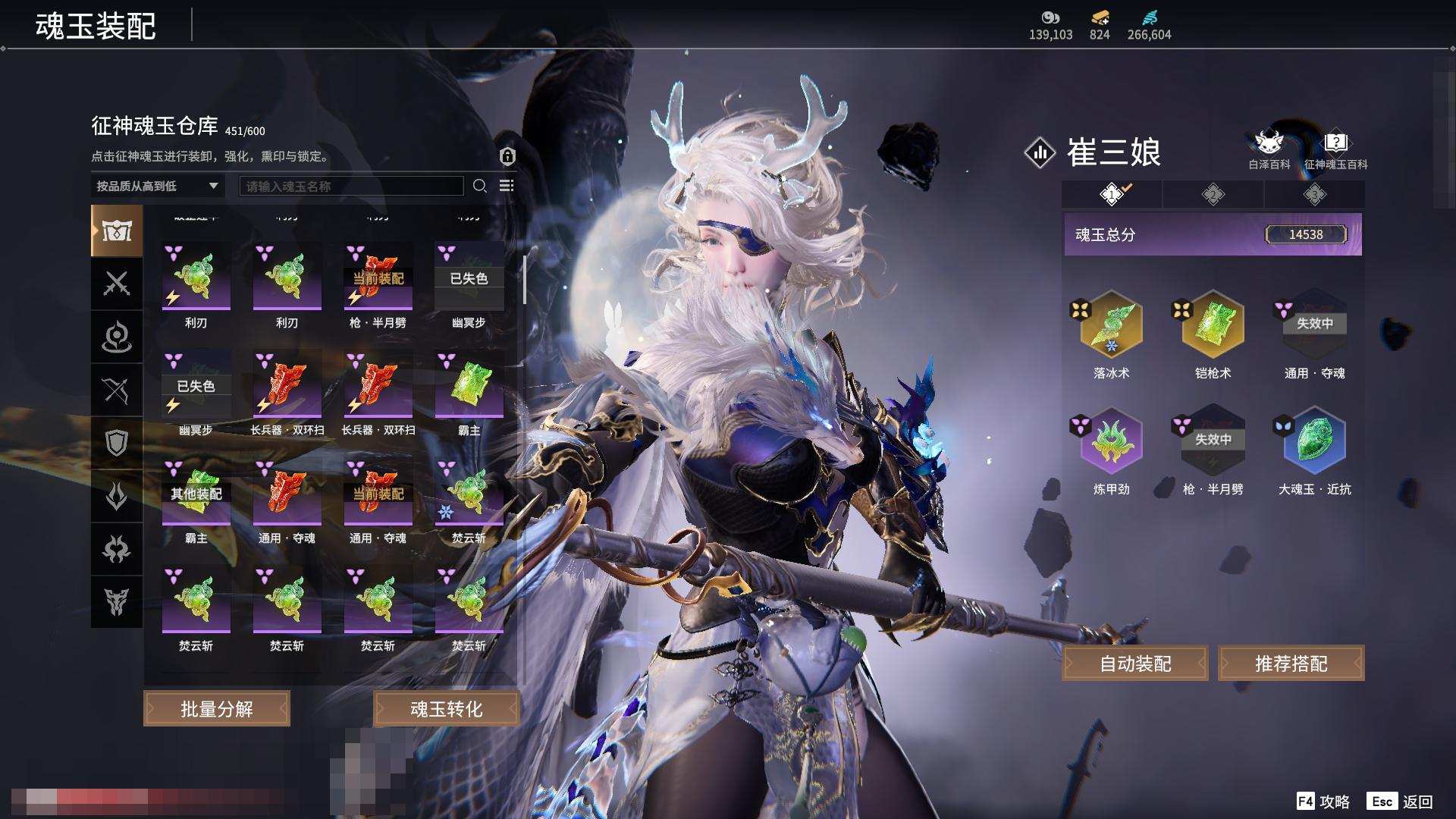Screen dimensions: 1456x819
Task: Select the equipped 铠枪术 soul jade
Action: [x=1213, y=325]
